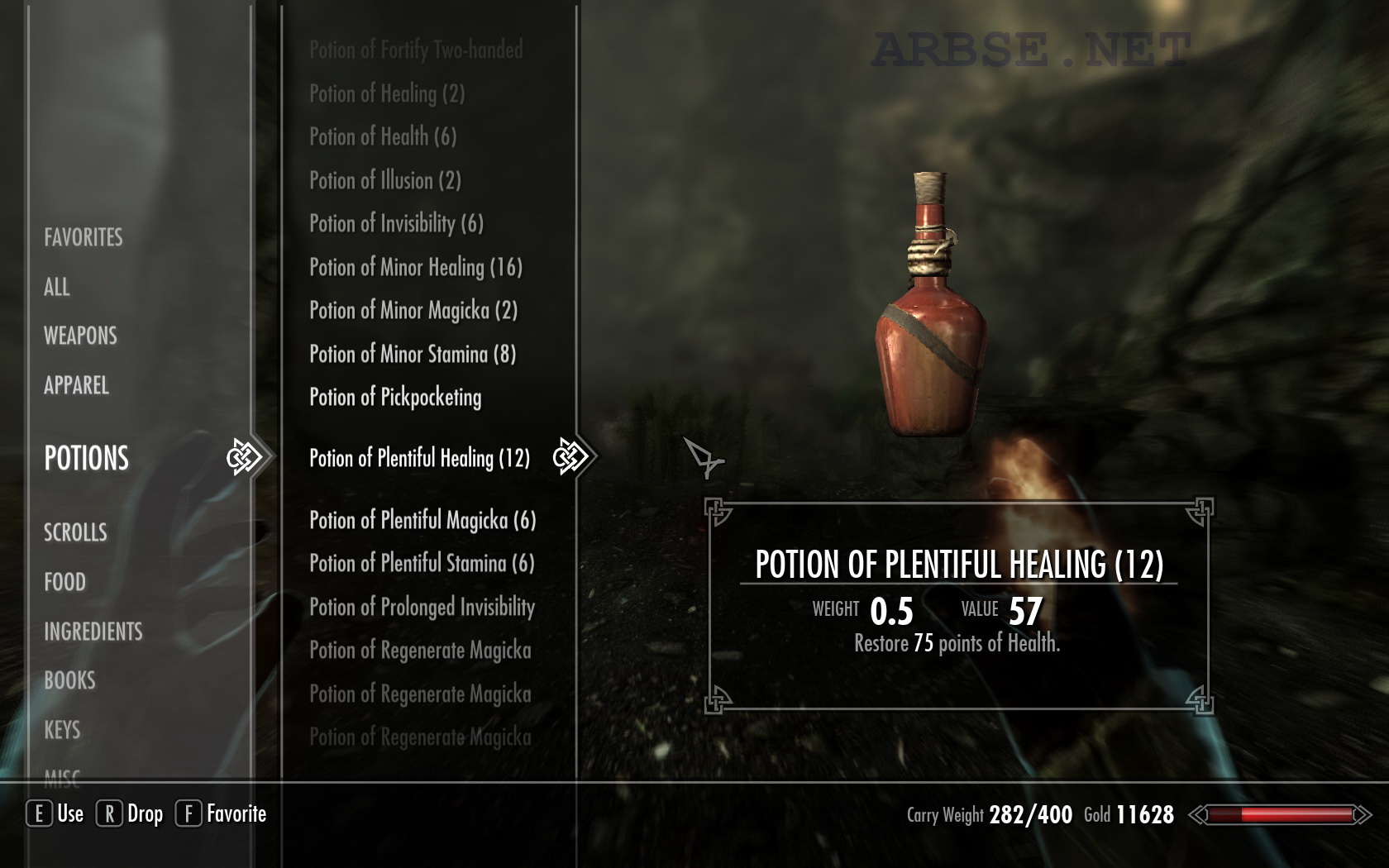Select the Keys category

[x=62, y=730]
